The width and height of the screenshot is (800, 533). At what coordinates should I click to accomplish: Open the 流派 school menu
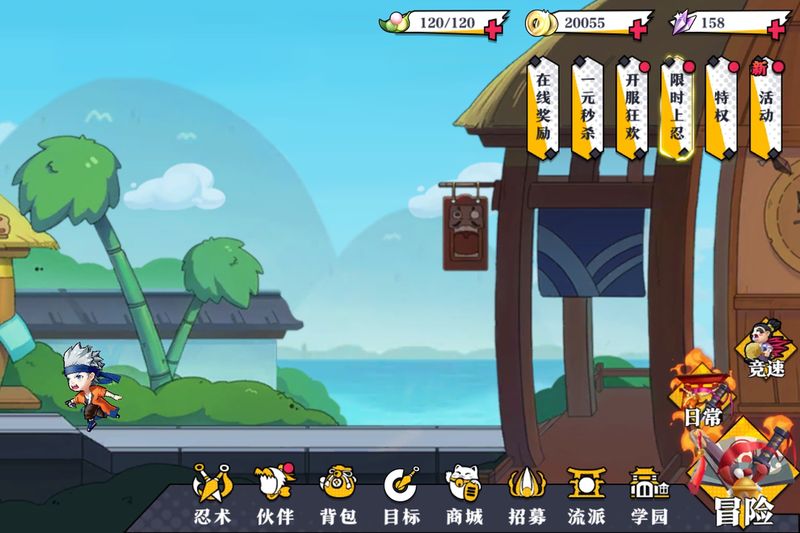pos(587,495)
